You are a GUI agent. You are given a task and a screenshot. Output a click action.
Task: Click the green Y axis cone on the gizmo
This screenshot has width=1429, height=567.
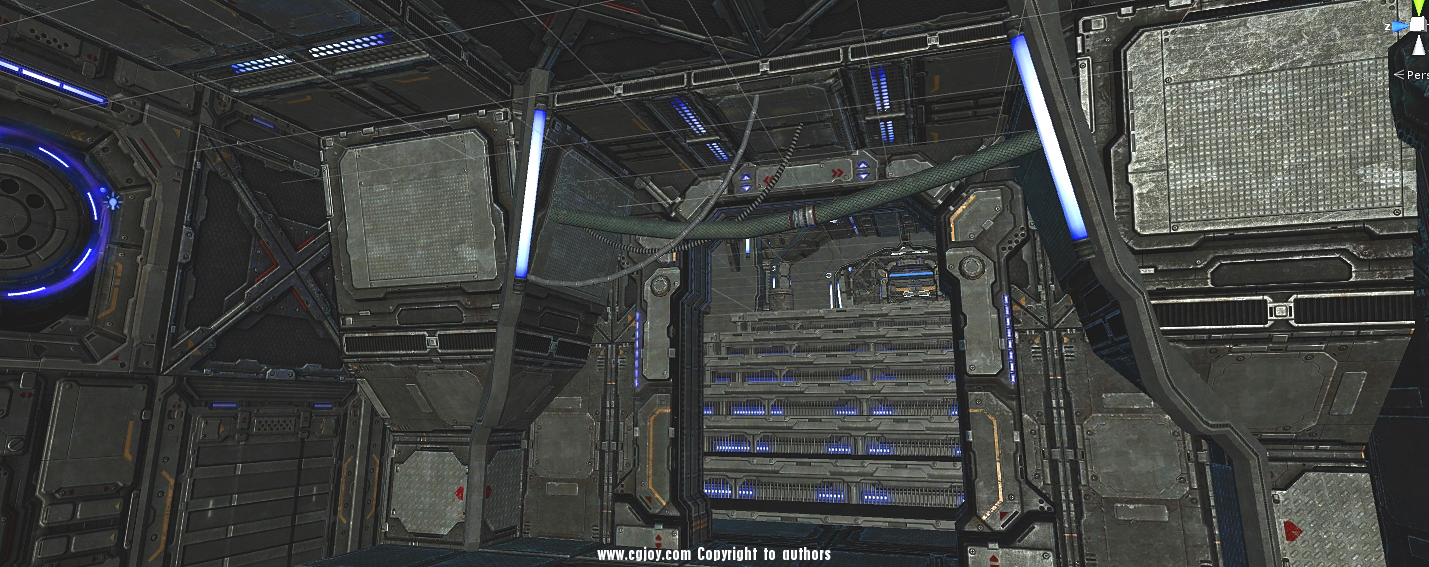tap(1419, 7)
